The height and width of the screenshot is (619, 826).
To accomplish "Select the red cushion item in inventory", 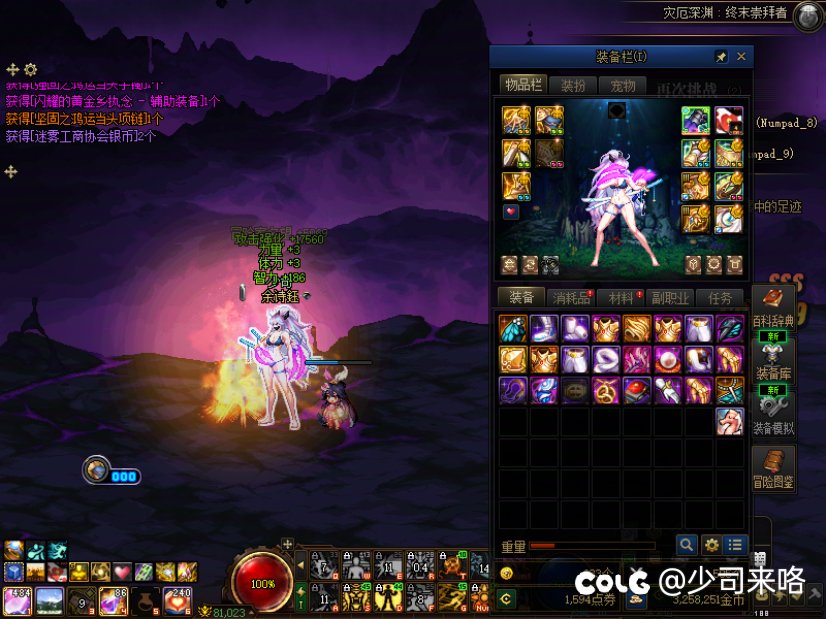I will click(637, 390).
